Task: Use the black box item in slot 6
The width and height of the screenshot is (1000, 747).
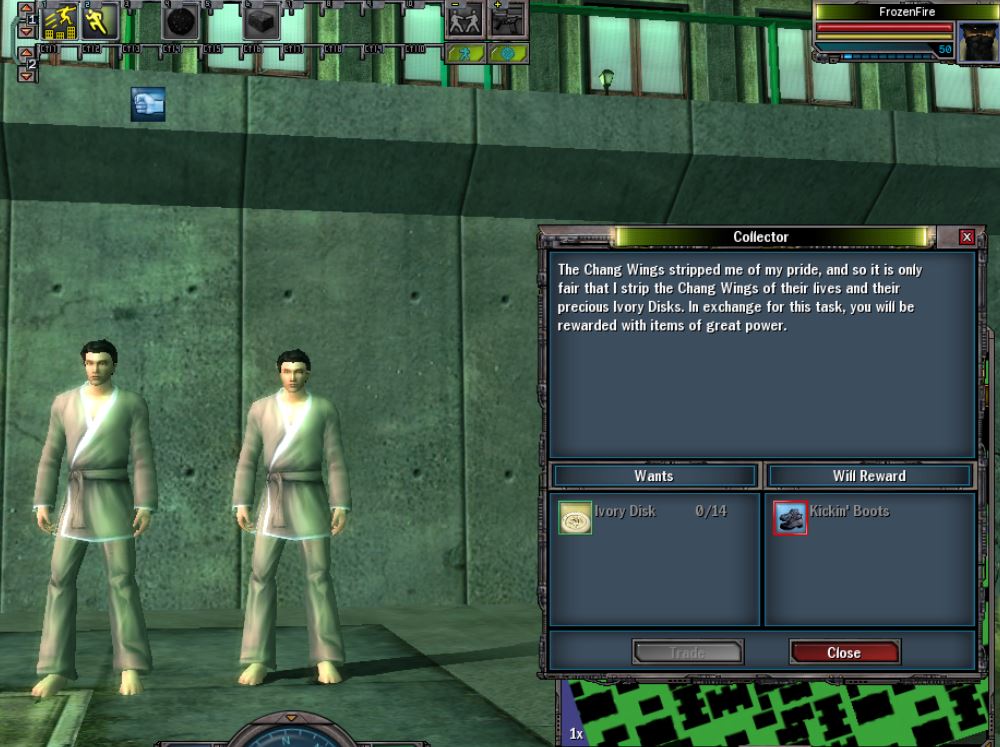Action: (x=261, y=20)
